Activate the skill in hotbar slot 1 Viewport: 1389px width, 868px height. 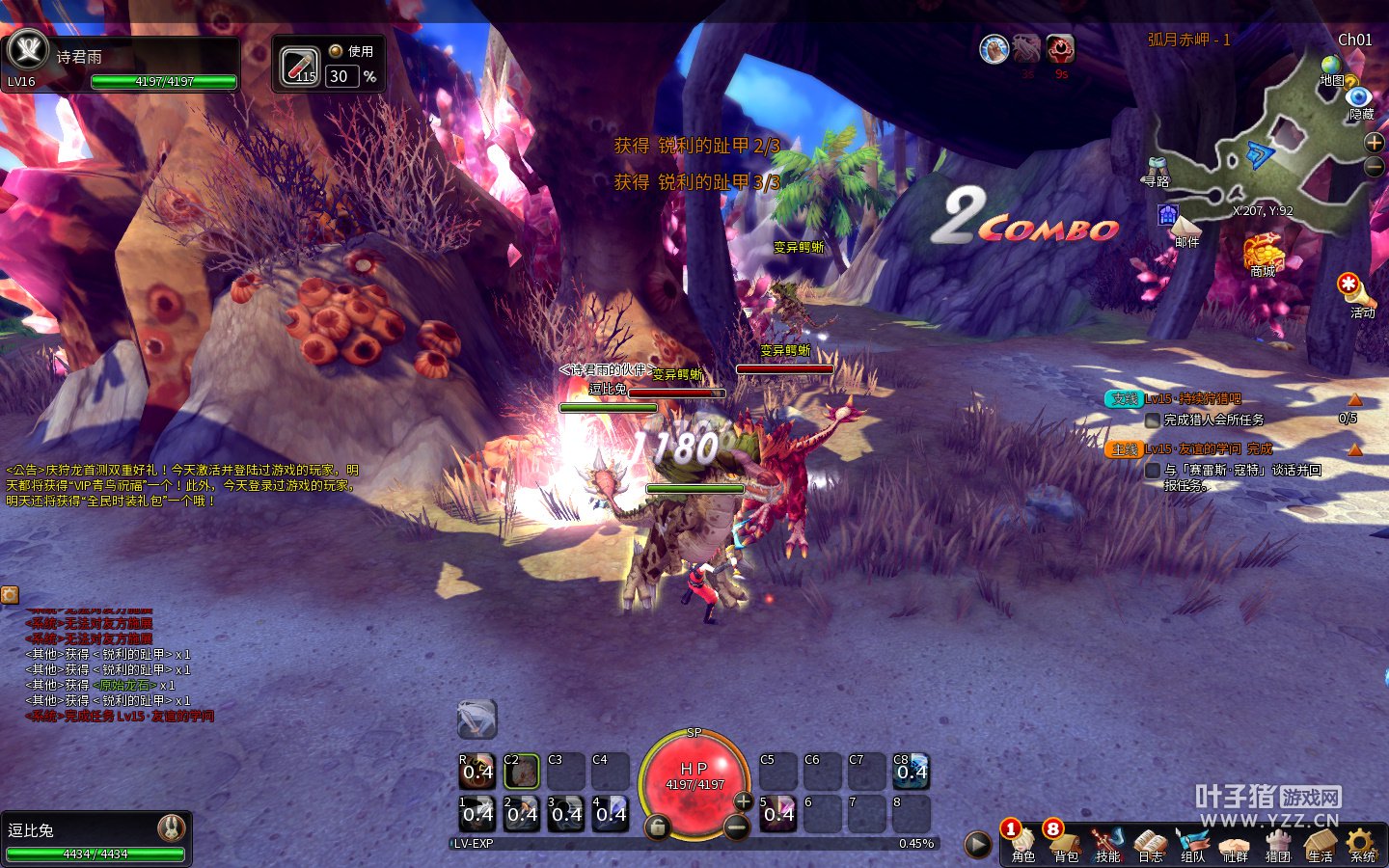[x=477, y=813]
